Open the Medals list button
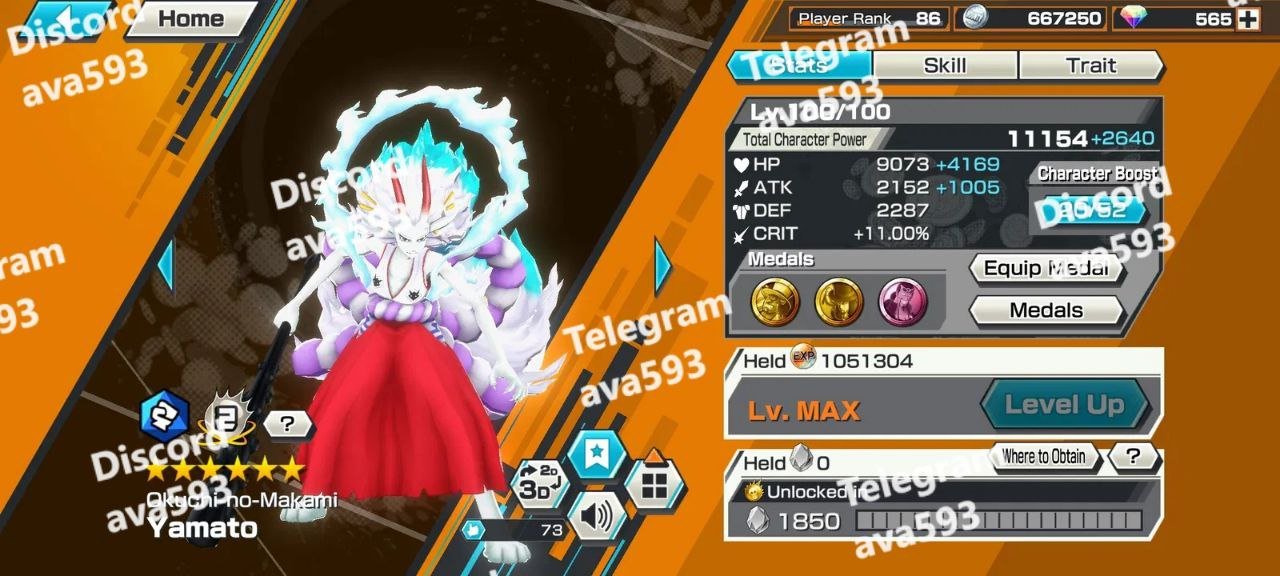1280x576 pixels. 1045,310
